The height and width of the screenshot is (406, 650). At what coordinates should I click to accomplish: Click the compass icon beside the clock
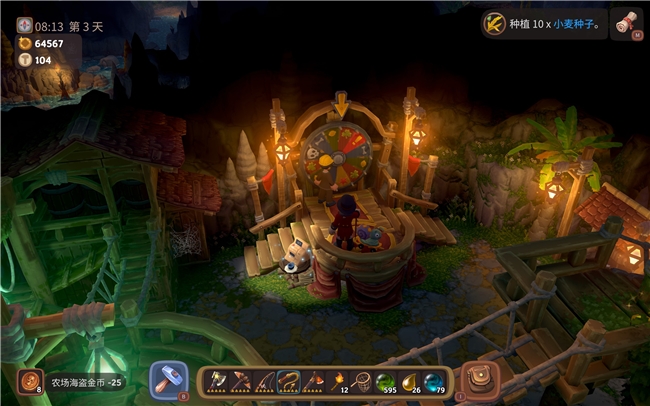coord(25,25)
